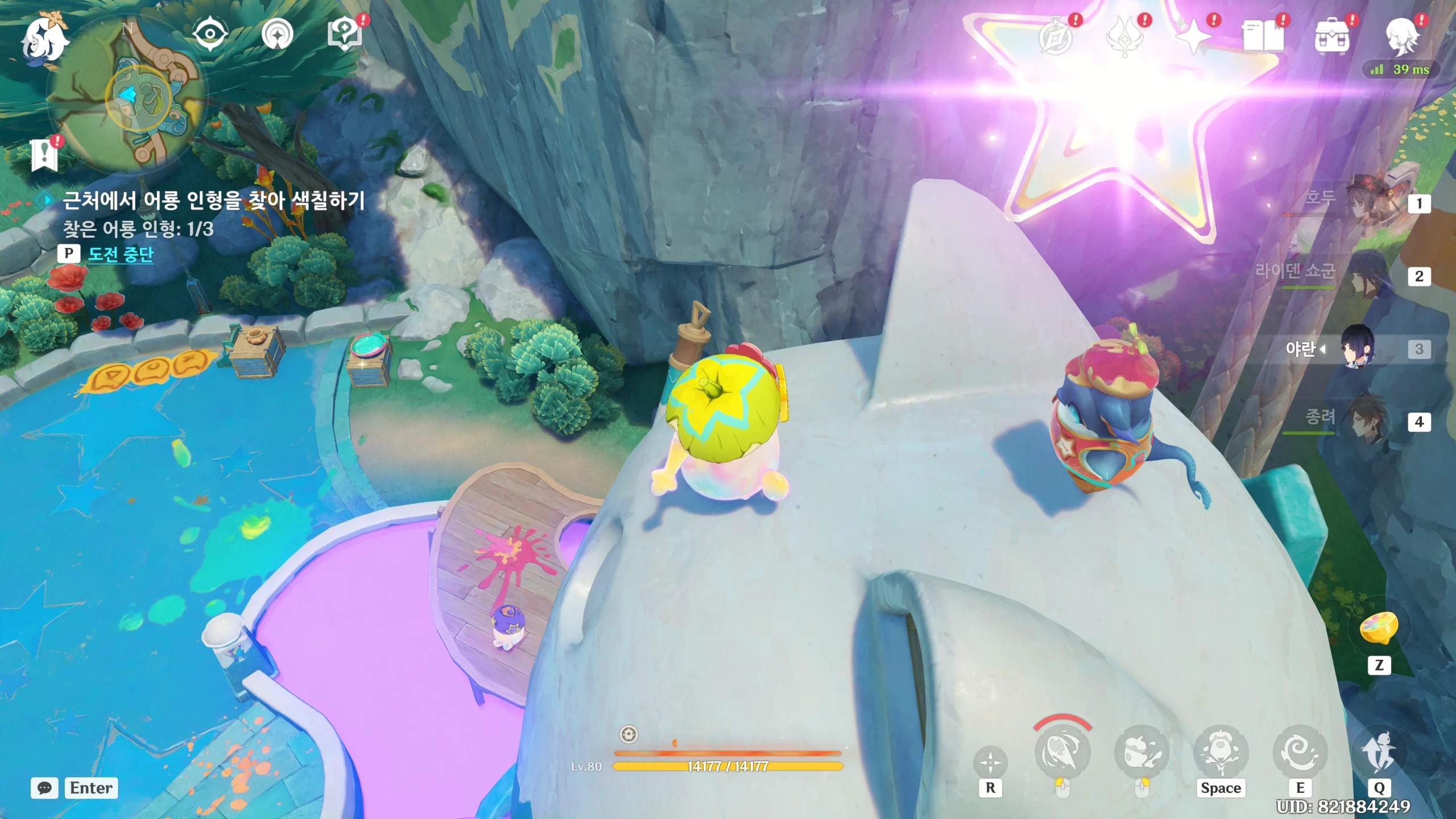Open the tutorial hints question-mark icon

click(x=345, y=34)
